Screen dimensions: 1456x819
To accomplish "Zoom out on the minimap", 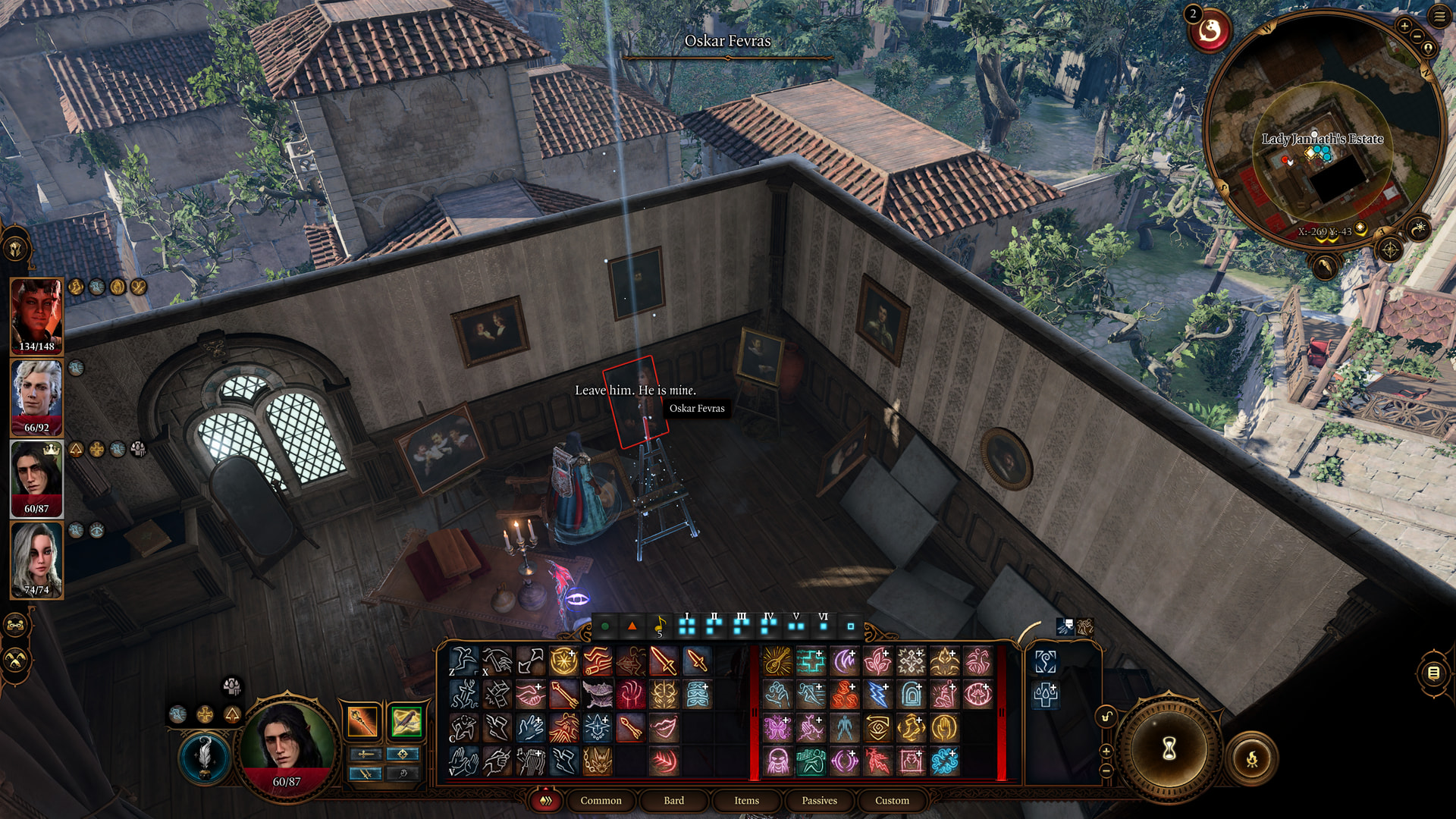I will point(1417,36).
